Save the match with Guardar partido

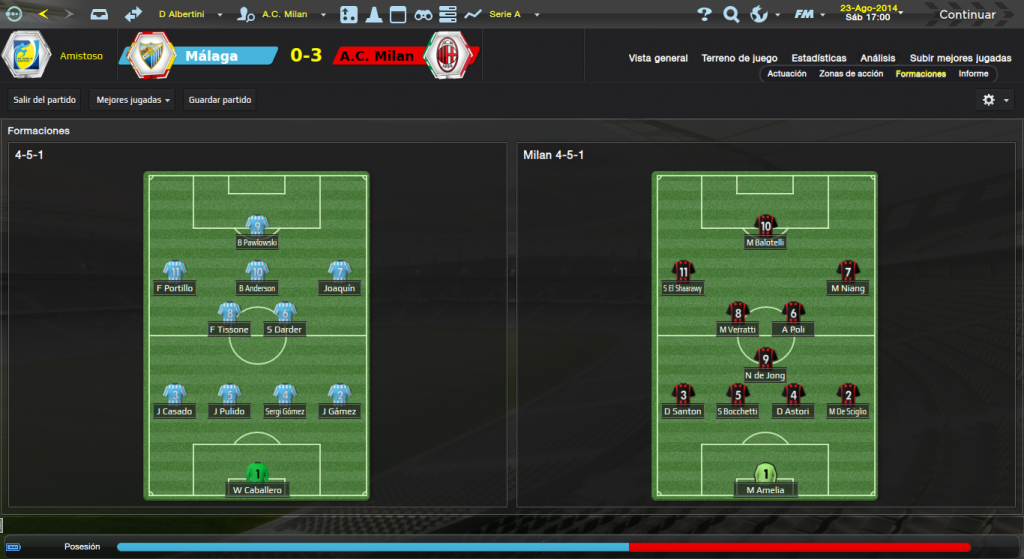(220, 100)
